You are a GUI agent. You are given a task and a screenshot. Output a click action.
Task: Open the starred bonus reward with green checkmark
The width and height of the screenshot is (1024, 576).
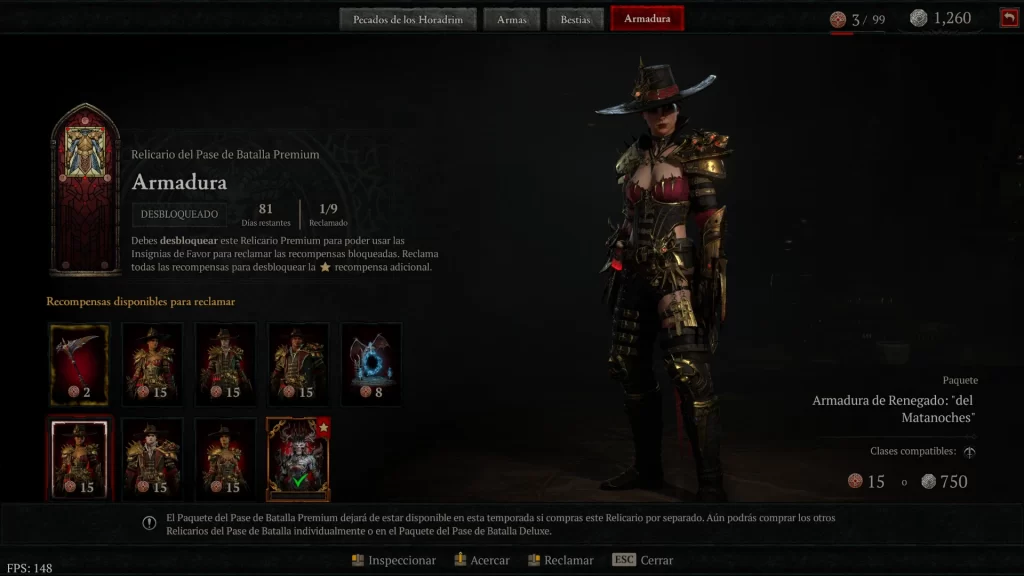point(297,458)
